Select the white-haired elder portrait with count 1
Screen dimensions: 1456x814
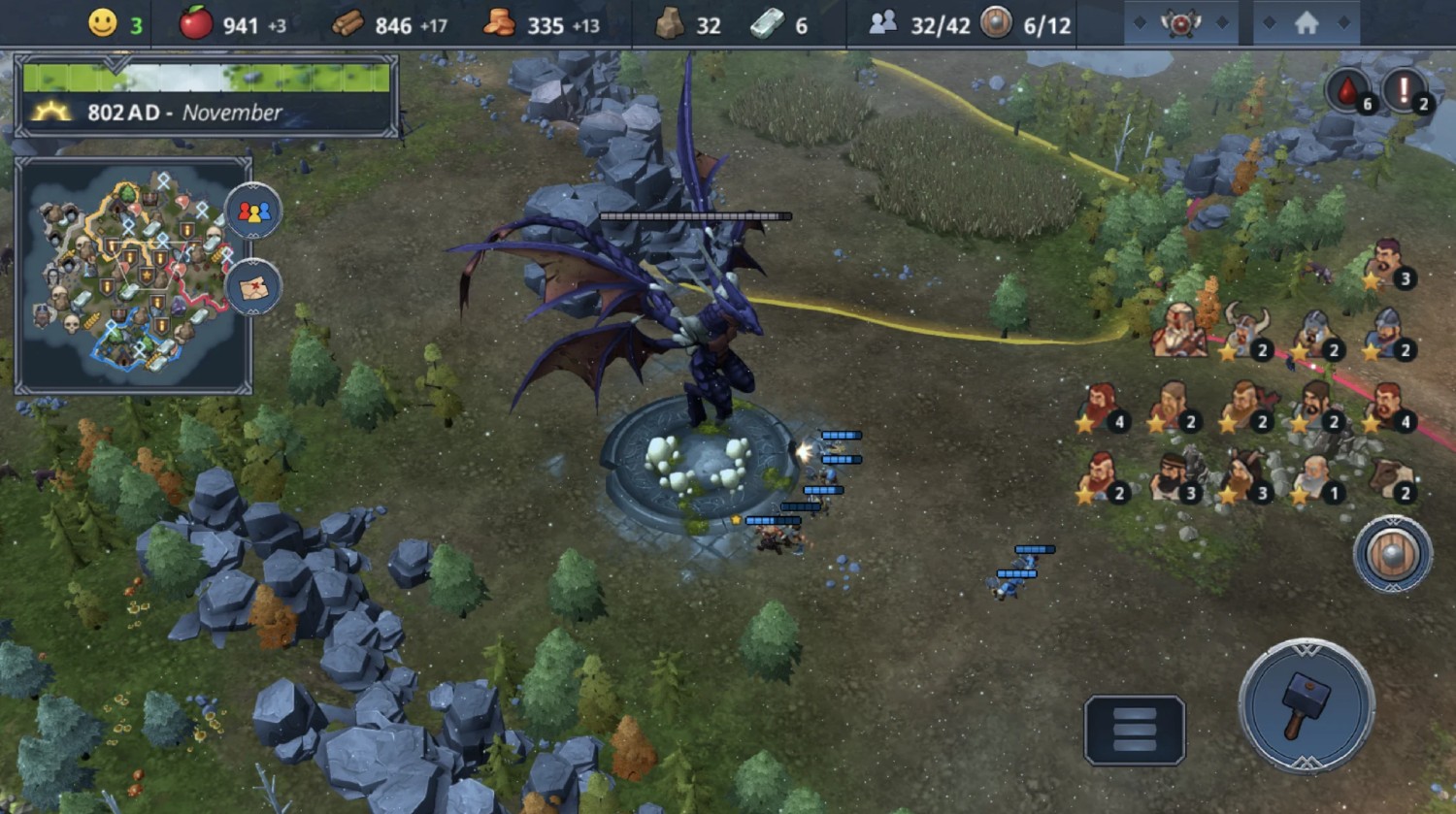click(x=1316, y=476)
